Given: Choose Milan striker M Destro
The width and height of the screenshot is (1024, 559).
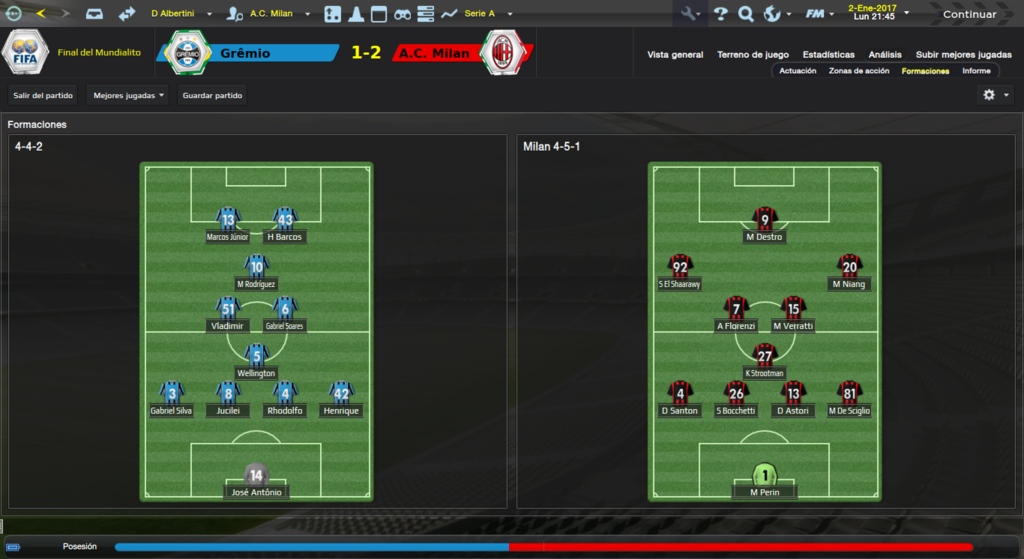Looking at the screenshot, I should [x=765, y=226].
